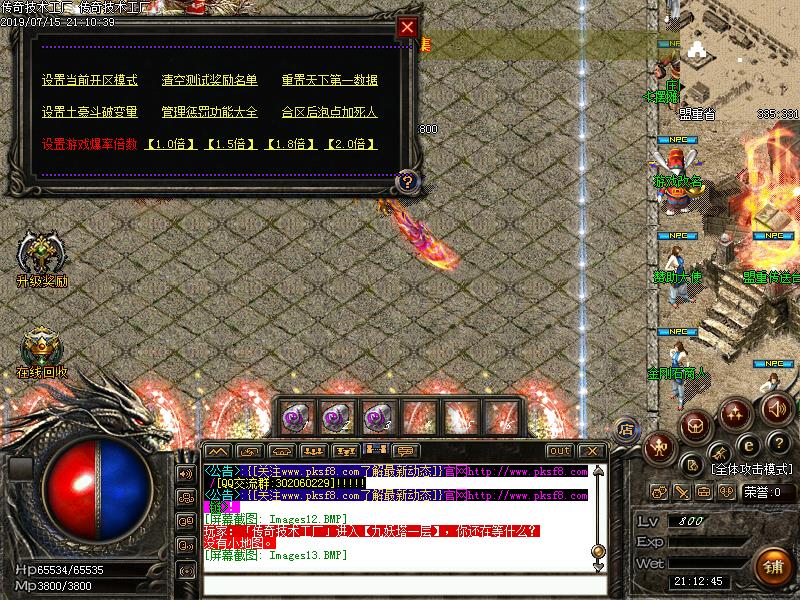Choose 重置天下第一数据 option
The image size is (800, 600).
(329, 80)
